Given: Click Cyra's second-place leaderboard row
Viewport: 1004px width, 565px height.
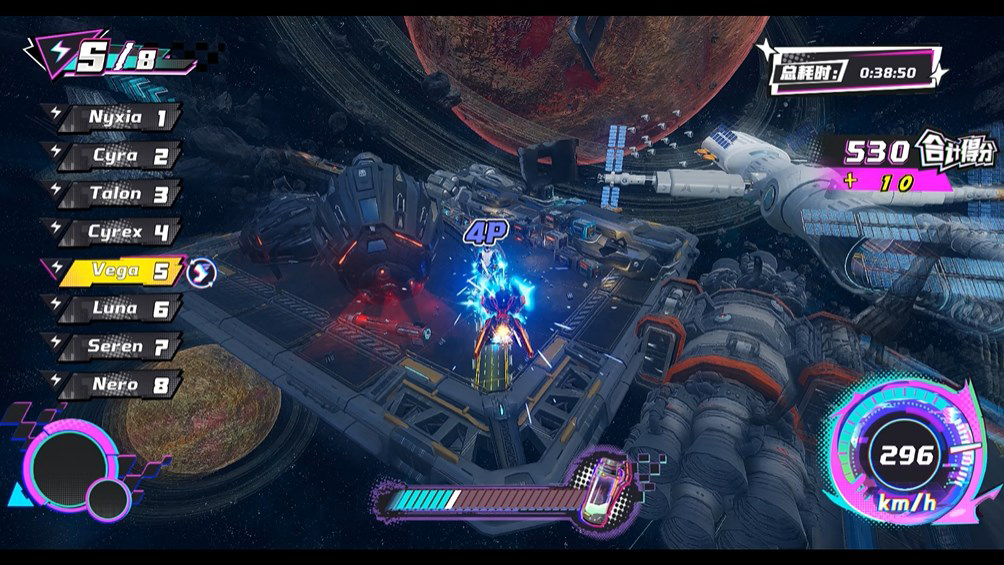Looking at the screenshot, I should click(x=118, y=156).
